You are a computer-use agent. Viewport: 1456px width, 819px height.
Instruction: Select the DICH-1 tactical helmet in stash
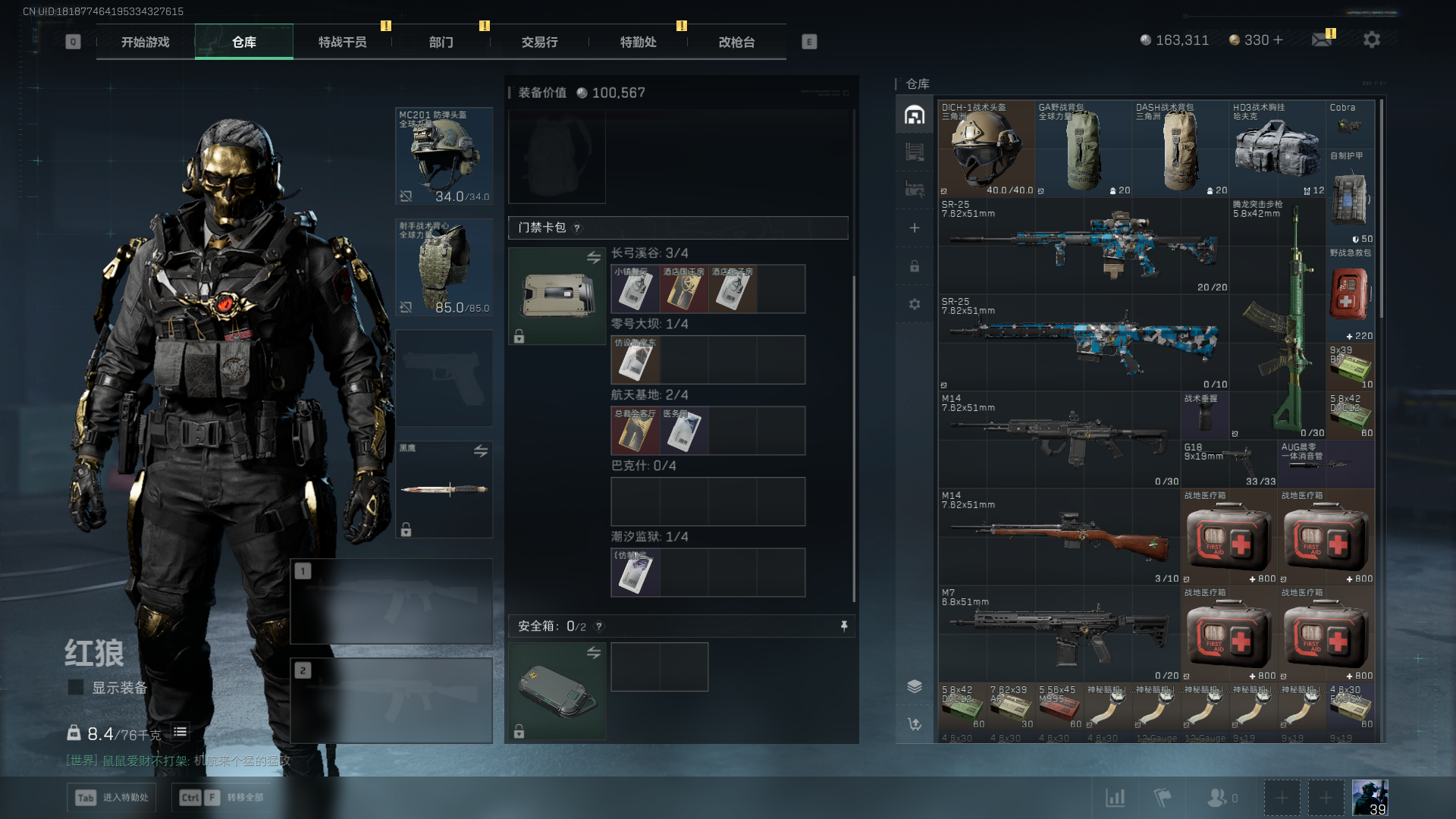986,149
